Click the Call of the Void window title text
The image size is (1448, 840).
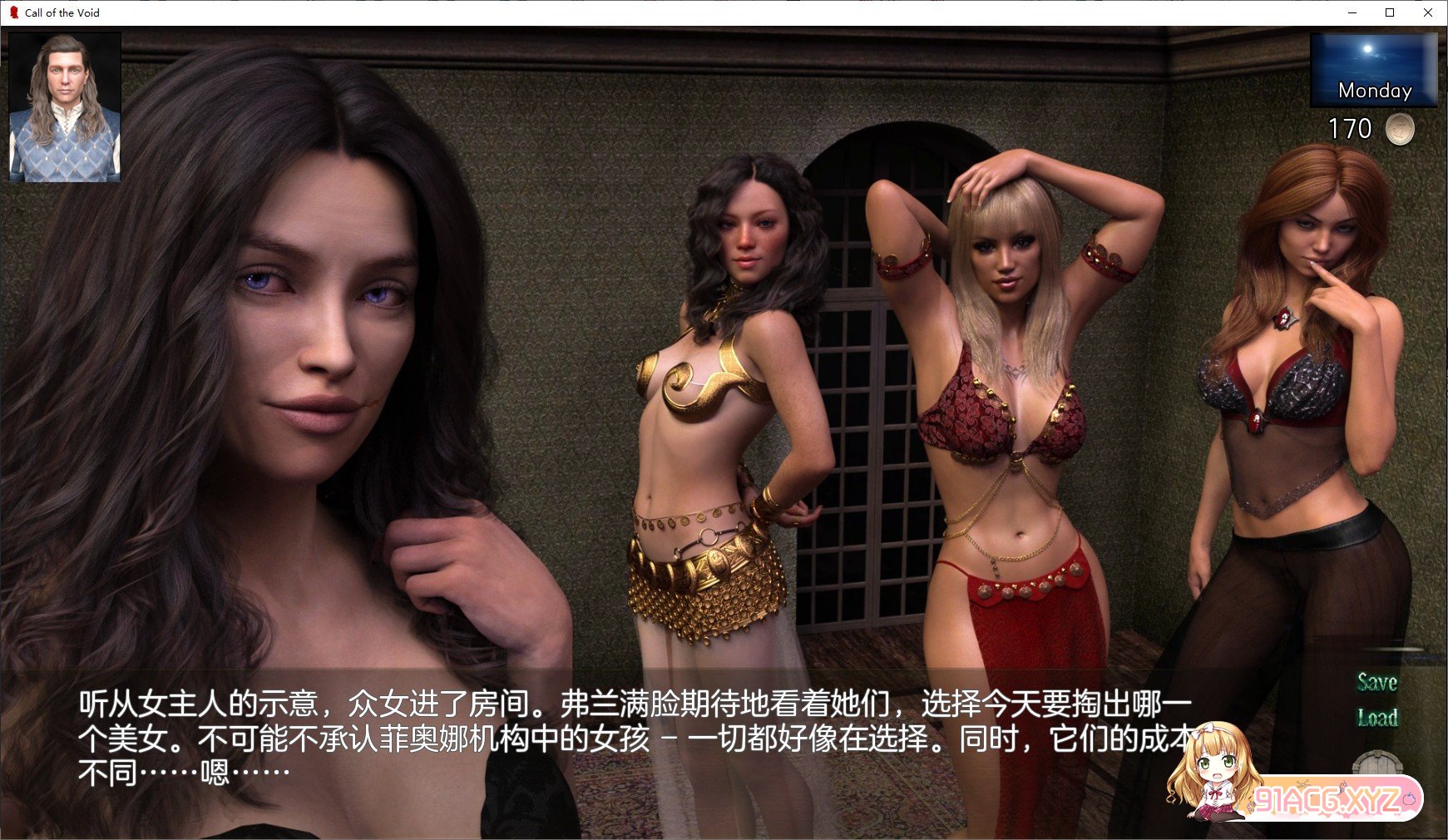tap(62, 12)
